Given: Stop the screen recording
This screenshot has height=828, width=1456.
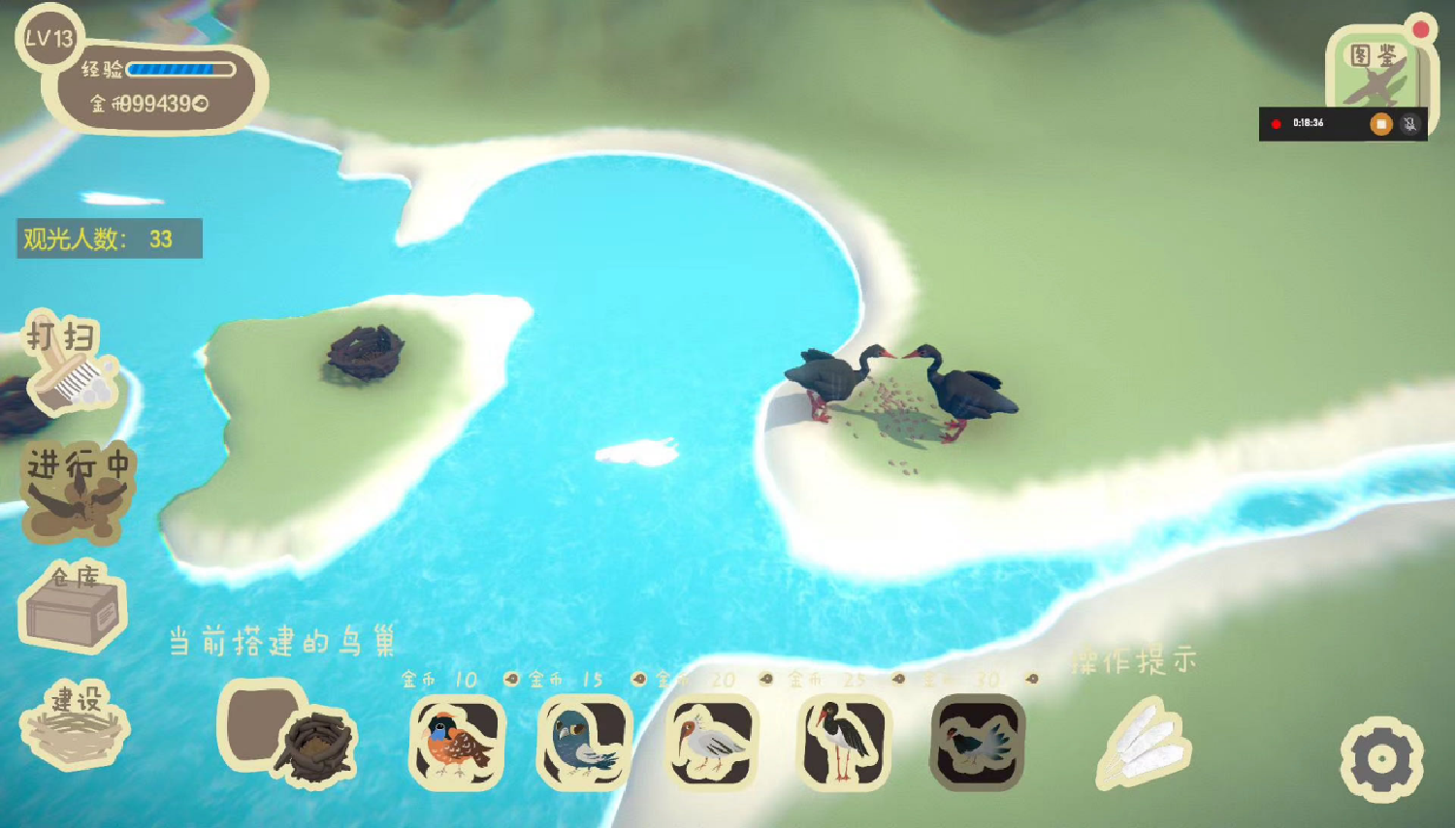Looking at the screenshot, I should click(x=1381, y=124).
